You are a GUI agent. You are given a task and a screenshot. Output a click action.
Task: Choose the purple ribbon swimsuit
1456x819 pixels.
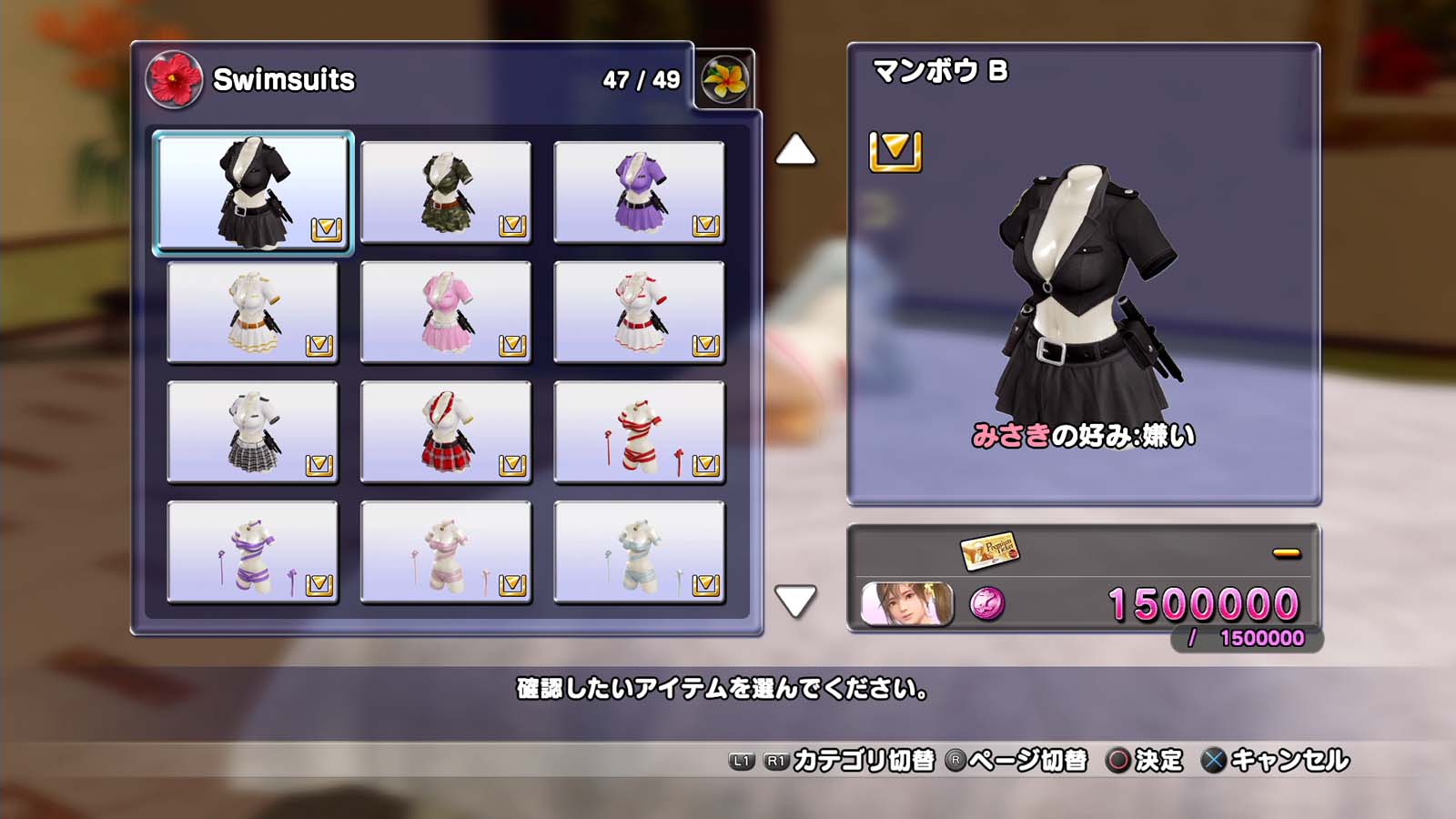coord(253,552)
